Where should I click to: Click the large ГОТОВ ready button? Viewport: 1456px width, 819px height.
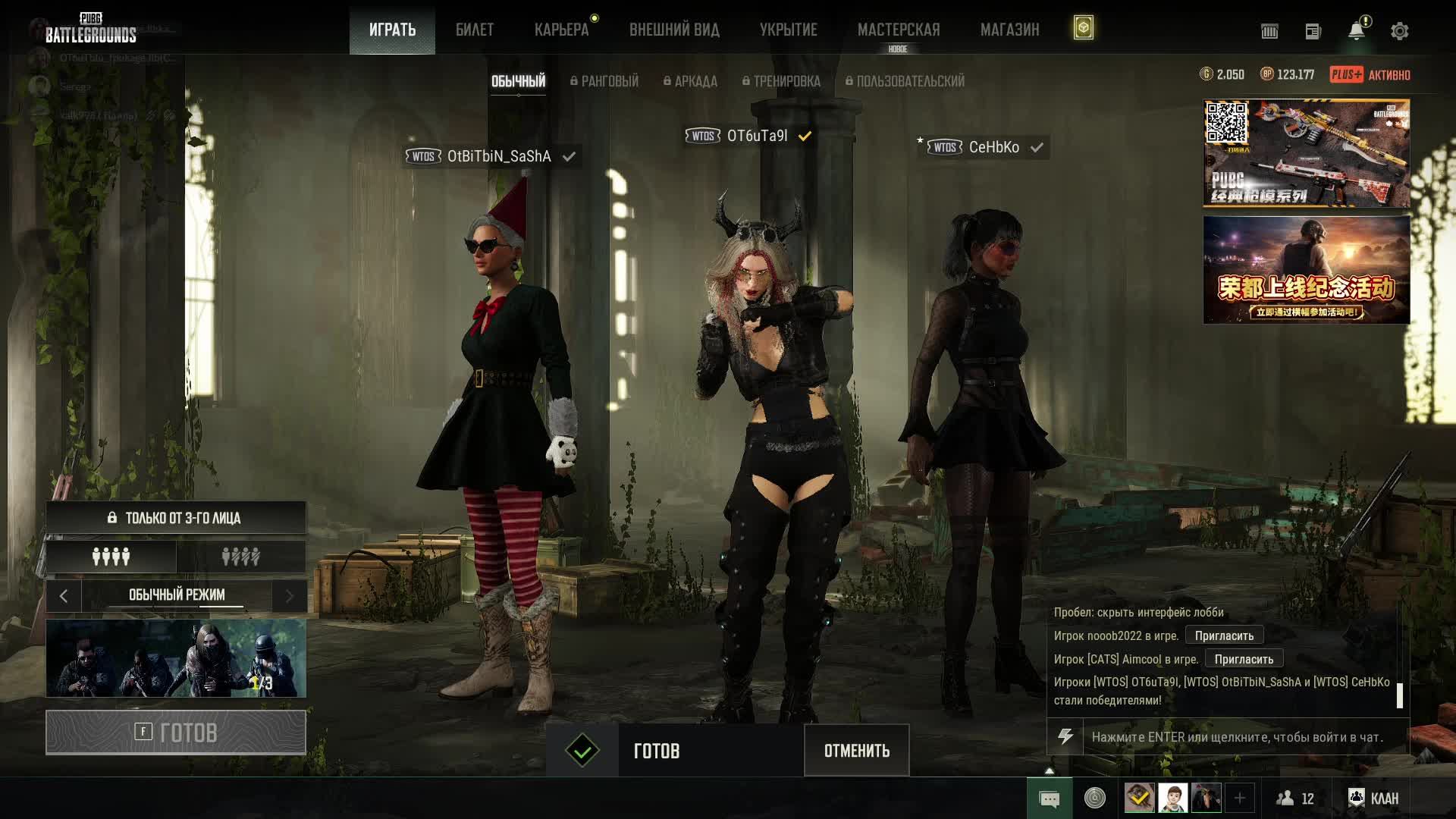pos(176,733)
